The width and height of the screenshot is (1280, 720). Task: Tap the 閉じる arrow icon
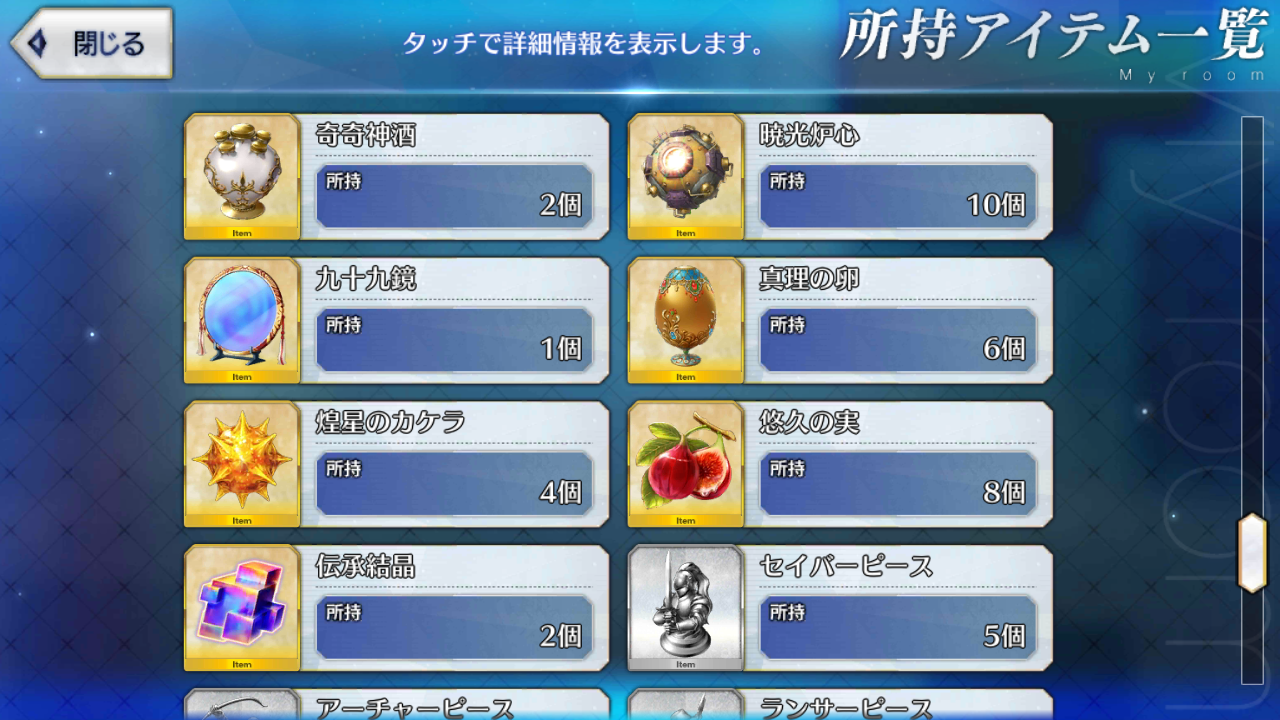coord(38,42)
